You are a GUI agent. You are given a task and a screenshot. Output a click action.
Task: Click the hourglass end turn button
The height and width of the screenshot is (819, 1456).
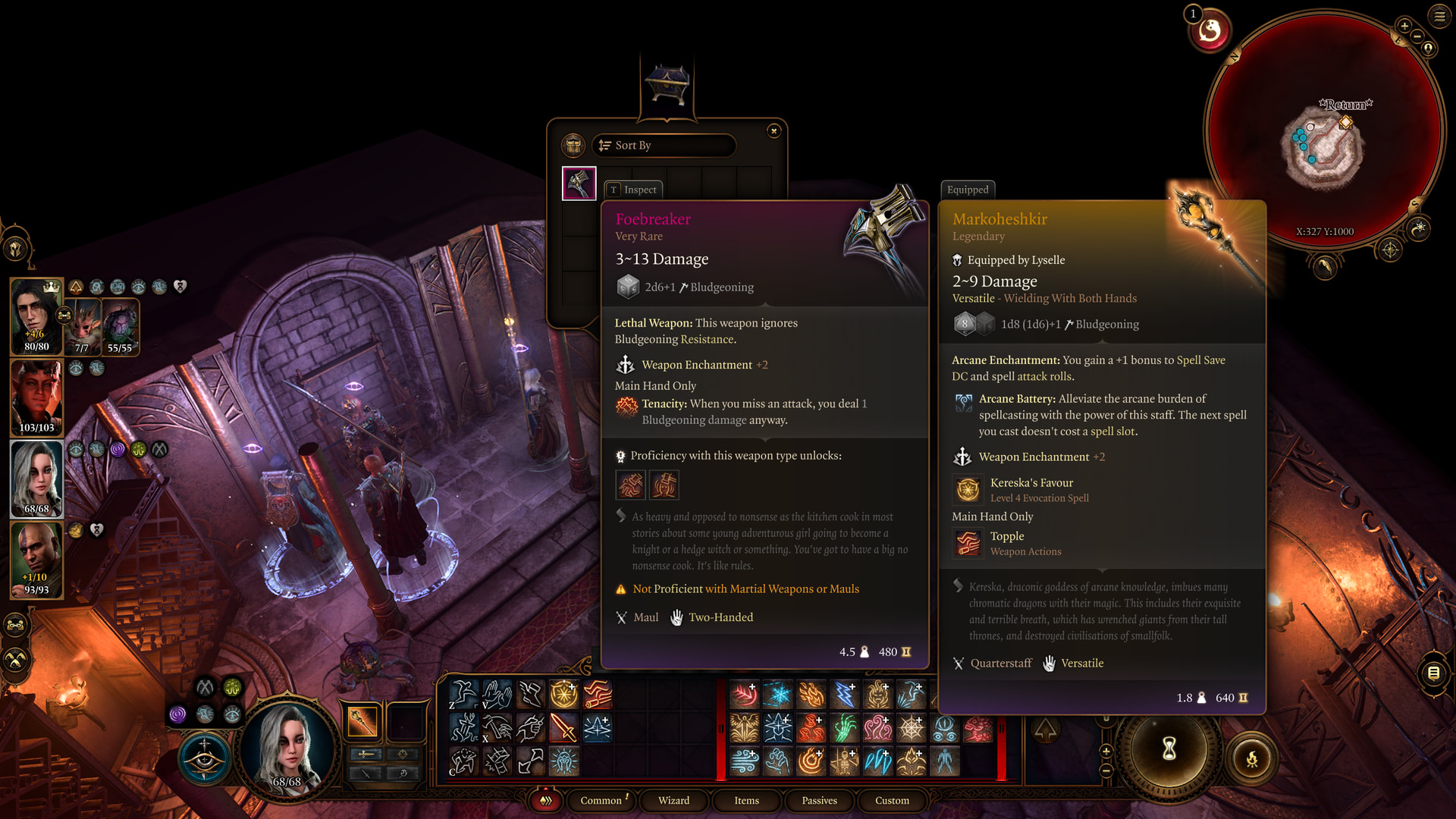pos(1169,749)
